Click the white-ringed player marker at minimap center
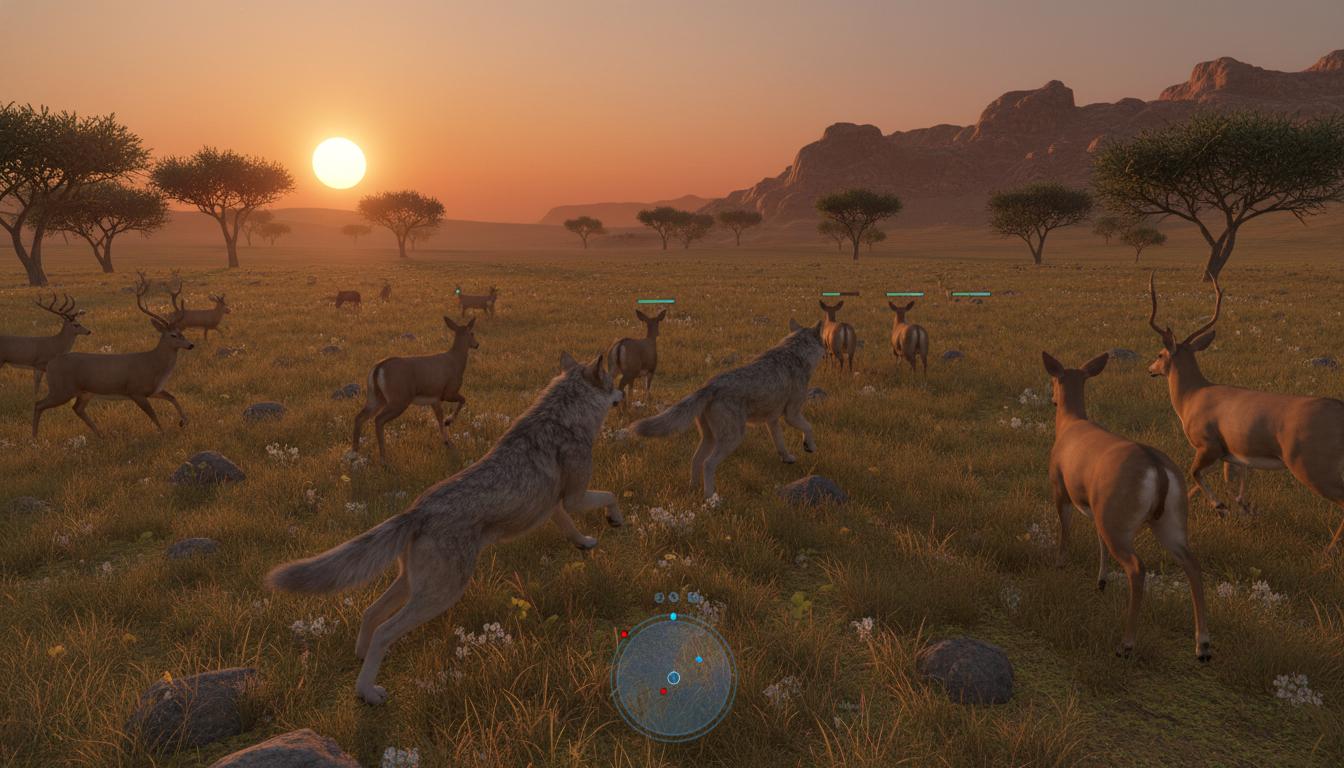Viewport: 1344px width, 768px height. tap(673, 677)
